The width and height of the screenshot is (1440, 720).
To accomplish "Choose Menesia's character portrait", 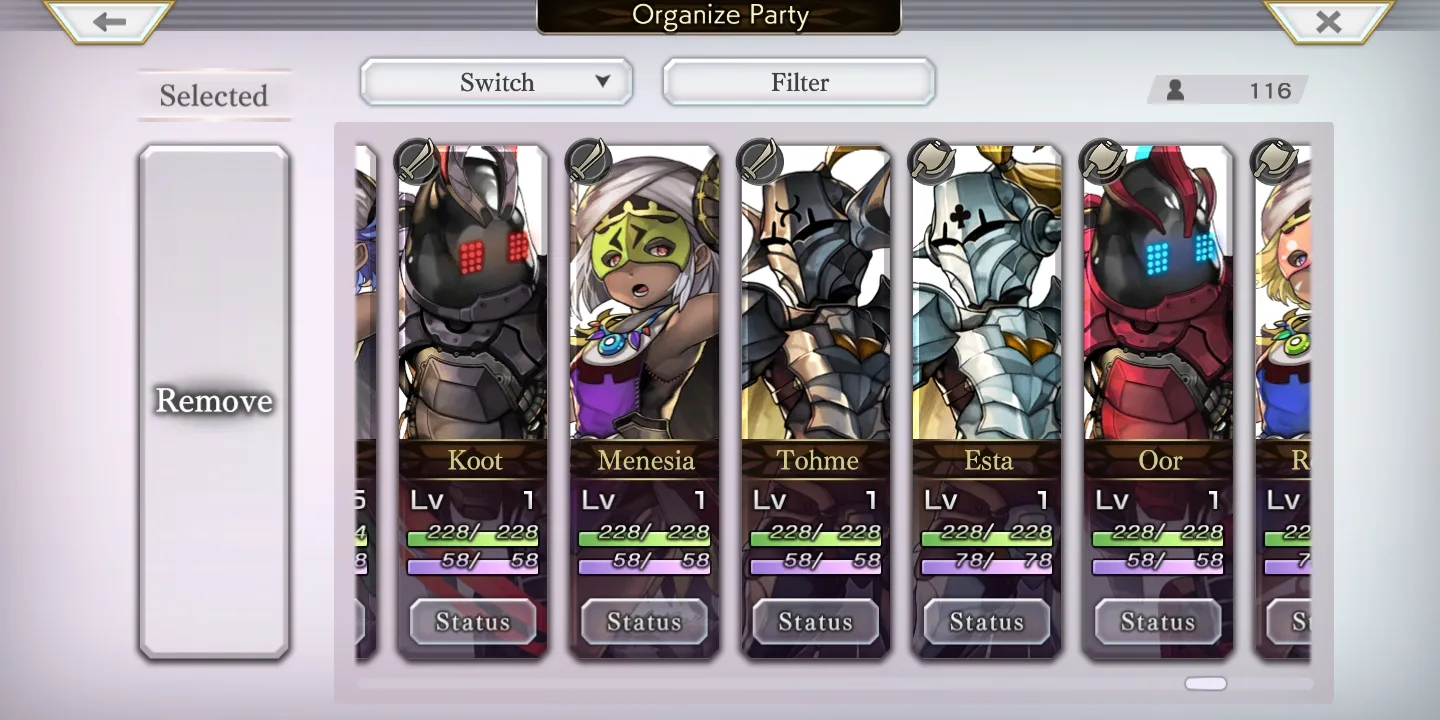I will point(644,300).
